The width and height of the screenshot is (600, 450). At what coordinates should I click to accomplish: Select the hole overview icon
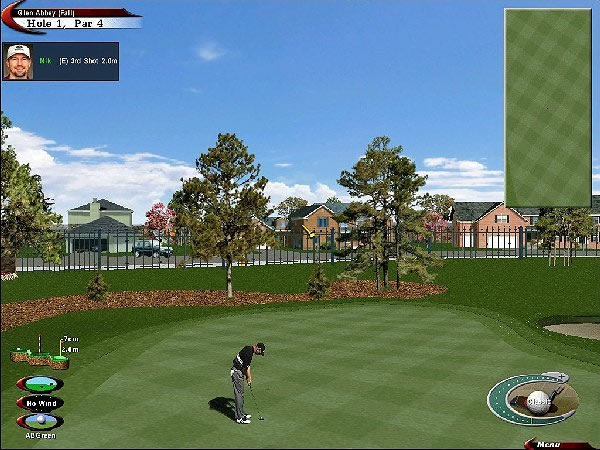pos(40,384)
